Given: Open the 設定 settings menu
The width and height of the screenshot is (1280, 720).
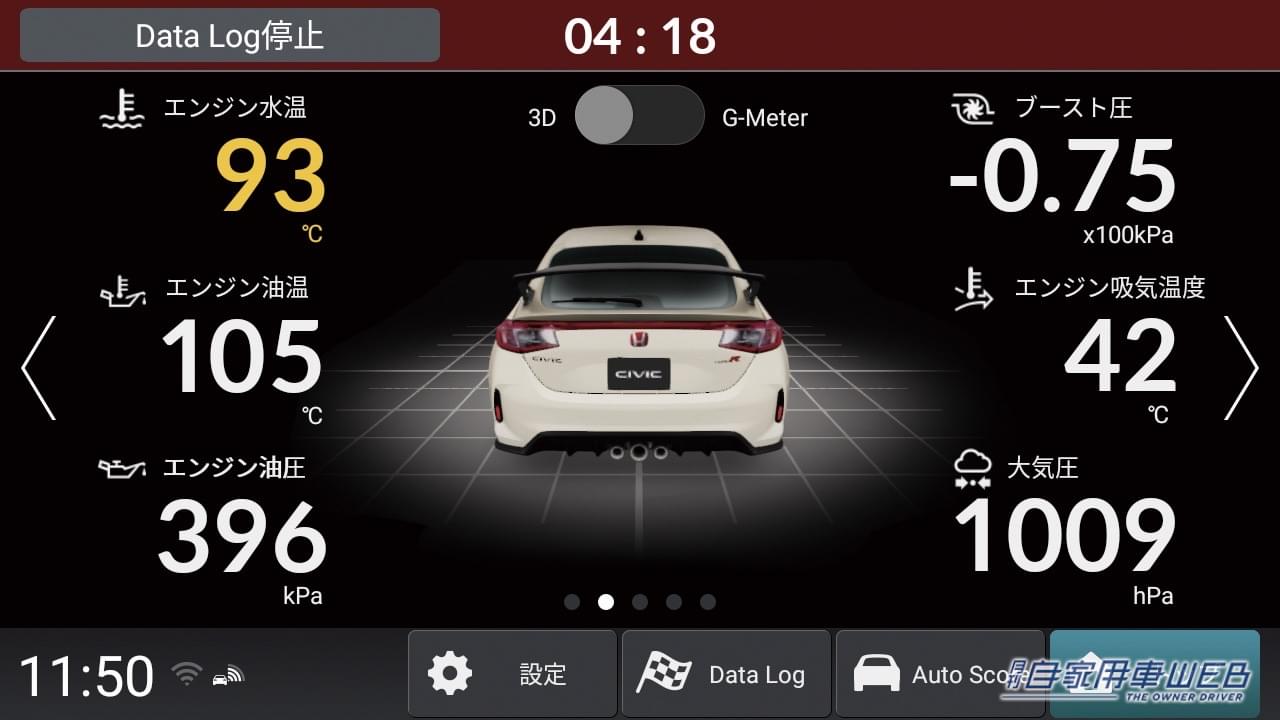Looking at the screenshot, I should [x=512, y=673].
